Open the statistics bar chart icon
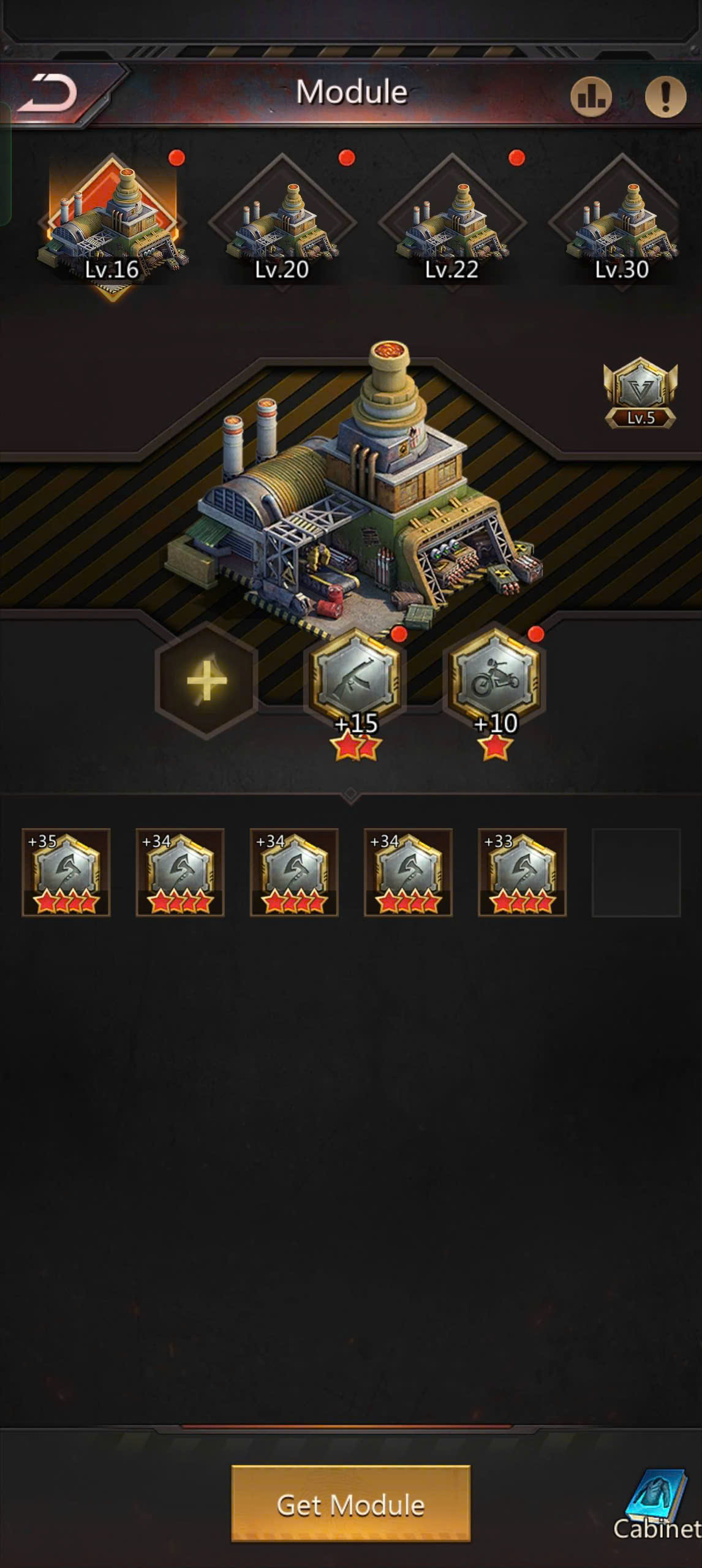The image size is (702, 1568). click(x=591, y=96)
